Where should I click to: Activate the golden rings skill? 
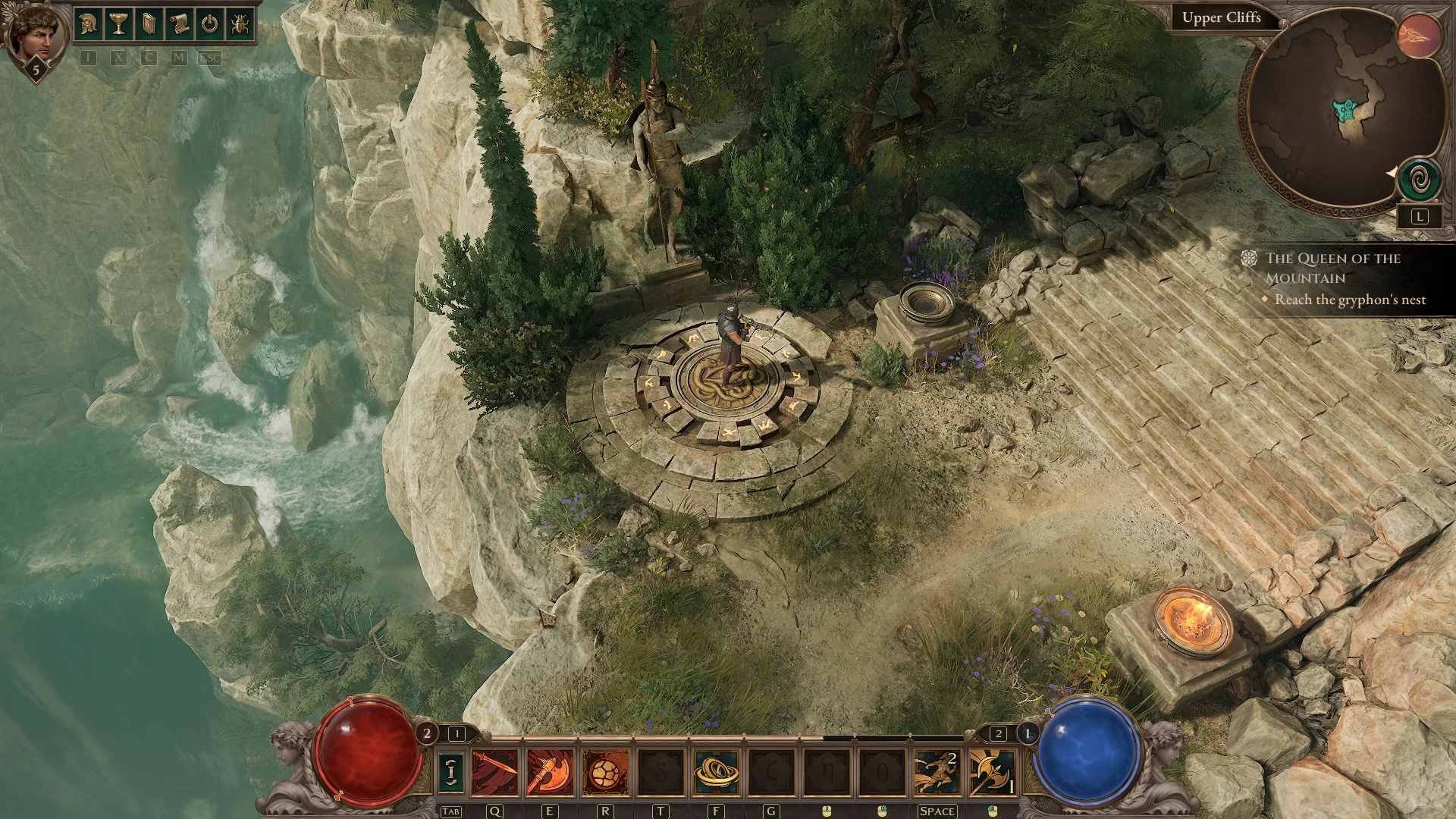(716, 772)
